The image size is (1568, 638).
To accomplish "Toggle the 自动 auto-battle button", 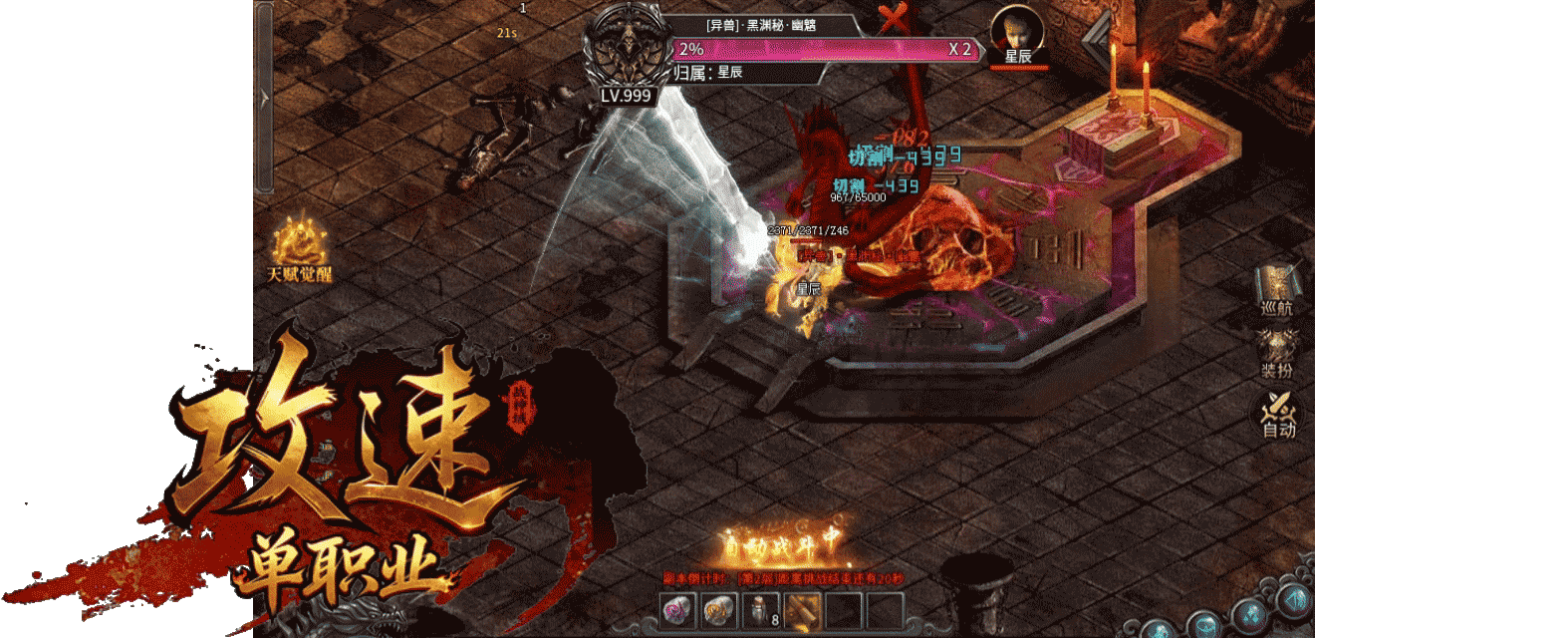I will [1278, 415].
